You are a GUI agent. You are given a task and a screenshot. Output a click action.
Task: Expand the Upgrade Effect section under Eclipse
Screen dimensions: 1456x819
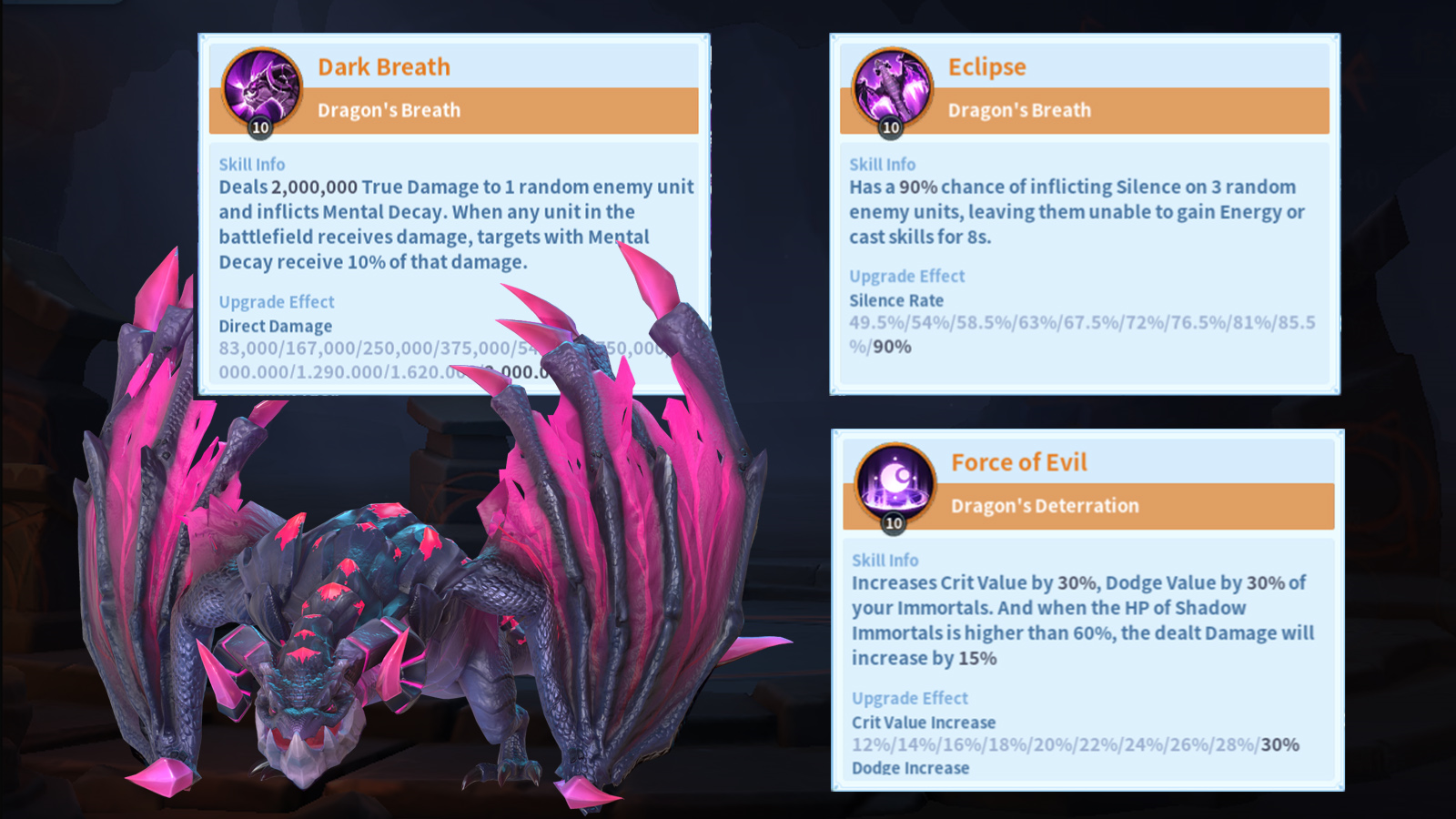point(906,276)
